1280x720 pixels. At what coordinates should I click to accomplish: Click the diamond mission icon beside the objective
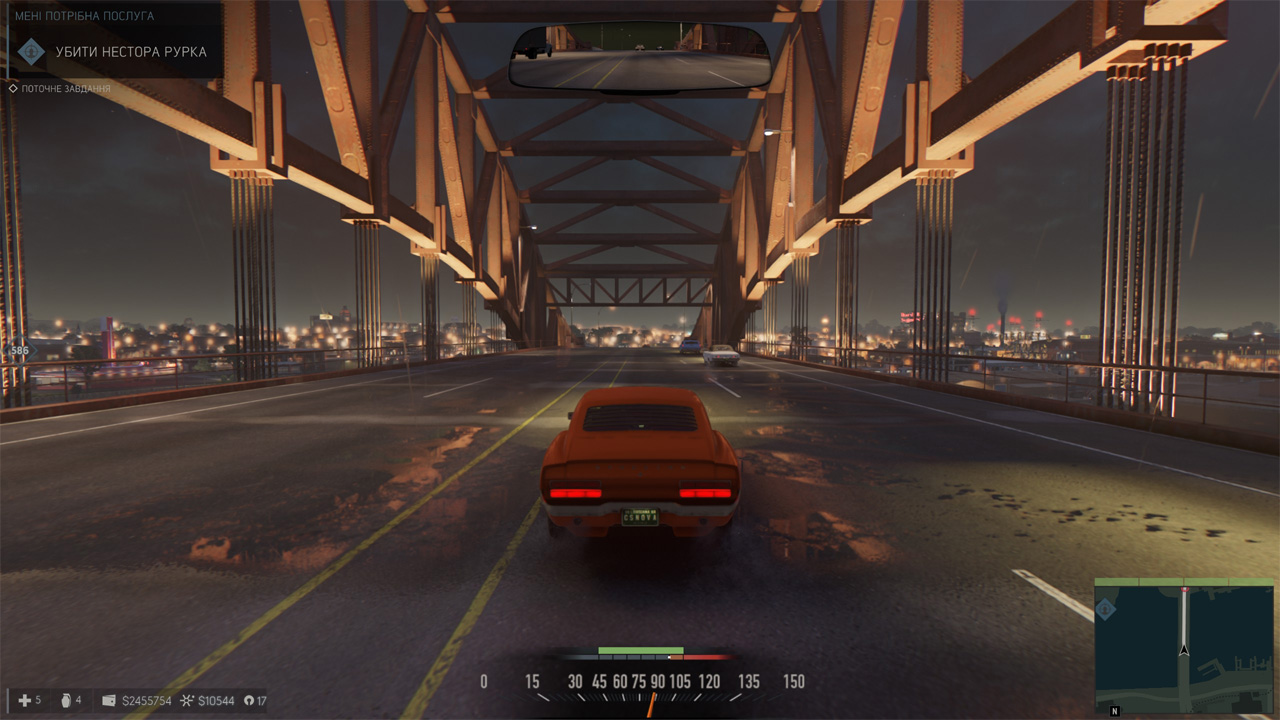click(32, 52)
